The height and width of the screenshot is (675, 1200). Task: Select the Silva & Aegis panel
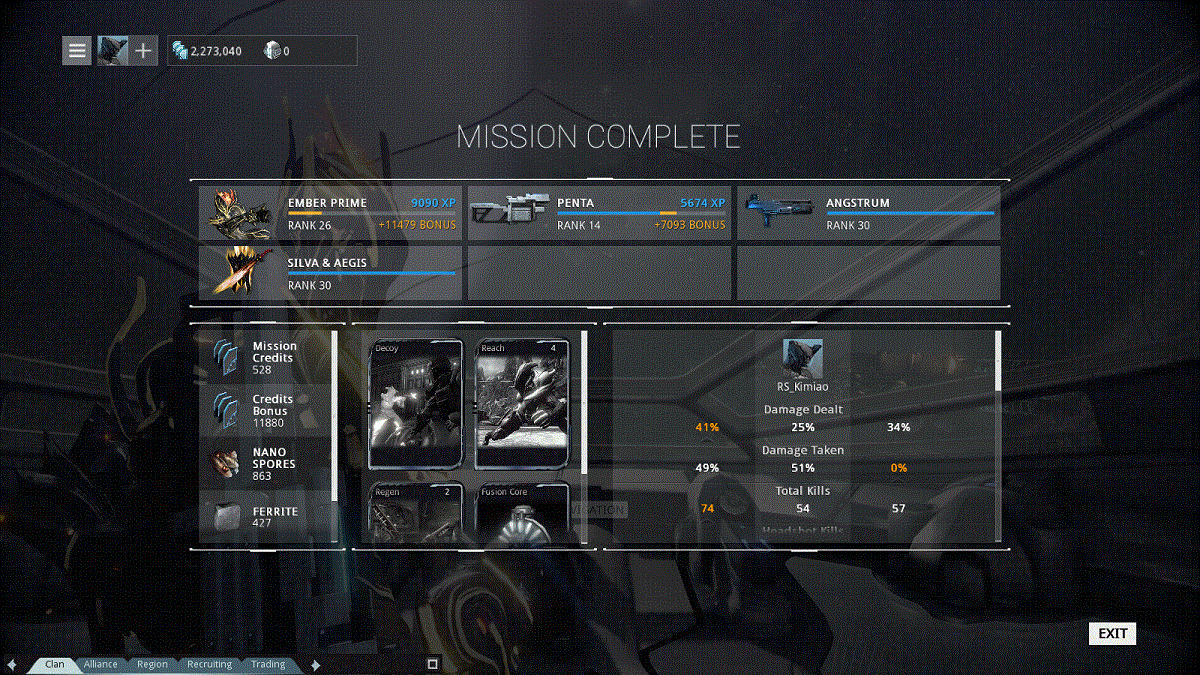pos(330,273)
